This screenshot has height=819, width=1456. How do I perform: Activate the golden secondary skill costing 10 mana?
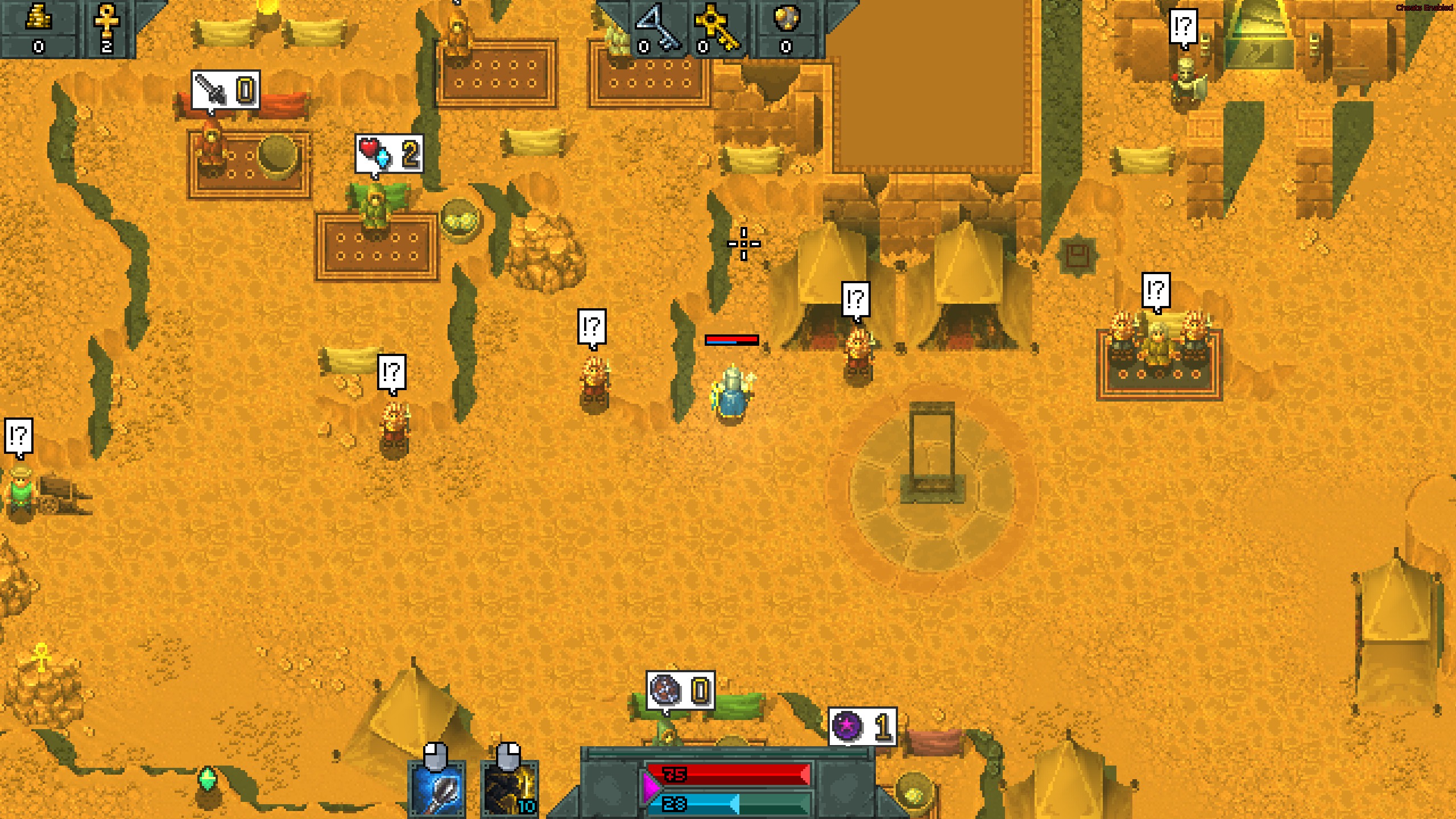510,789
